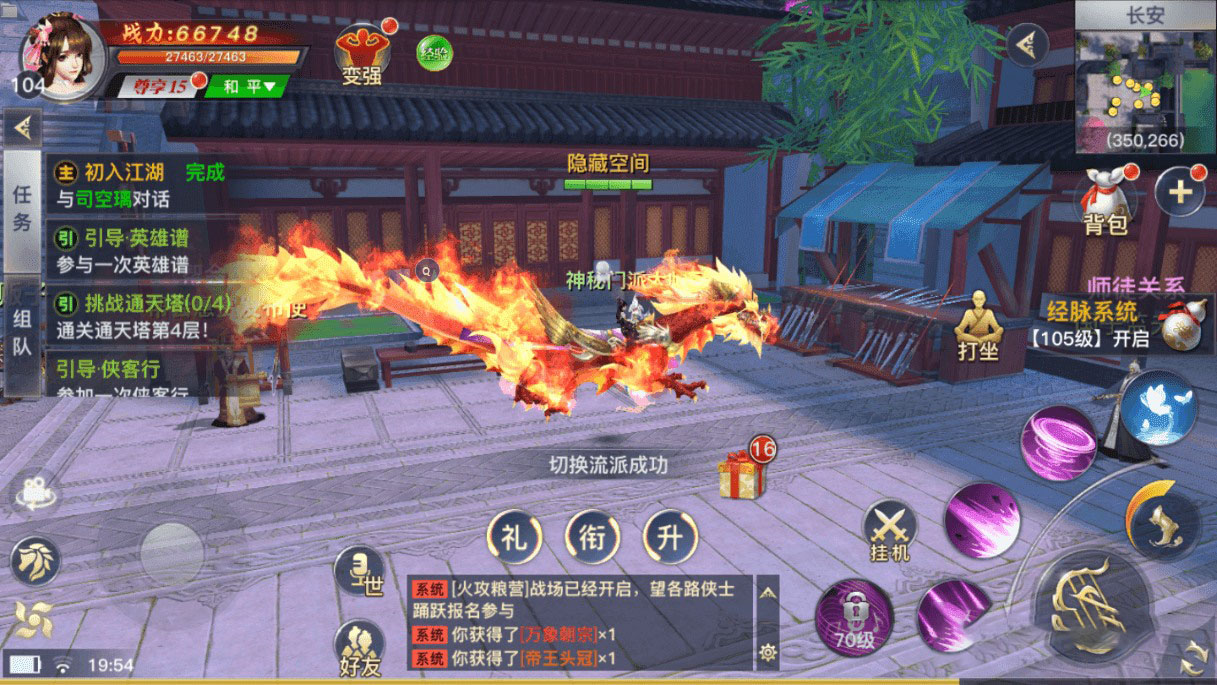Select the 升 round button
The height and width of the screenshot is (685, 1217).
click(670, 537)
